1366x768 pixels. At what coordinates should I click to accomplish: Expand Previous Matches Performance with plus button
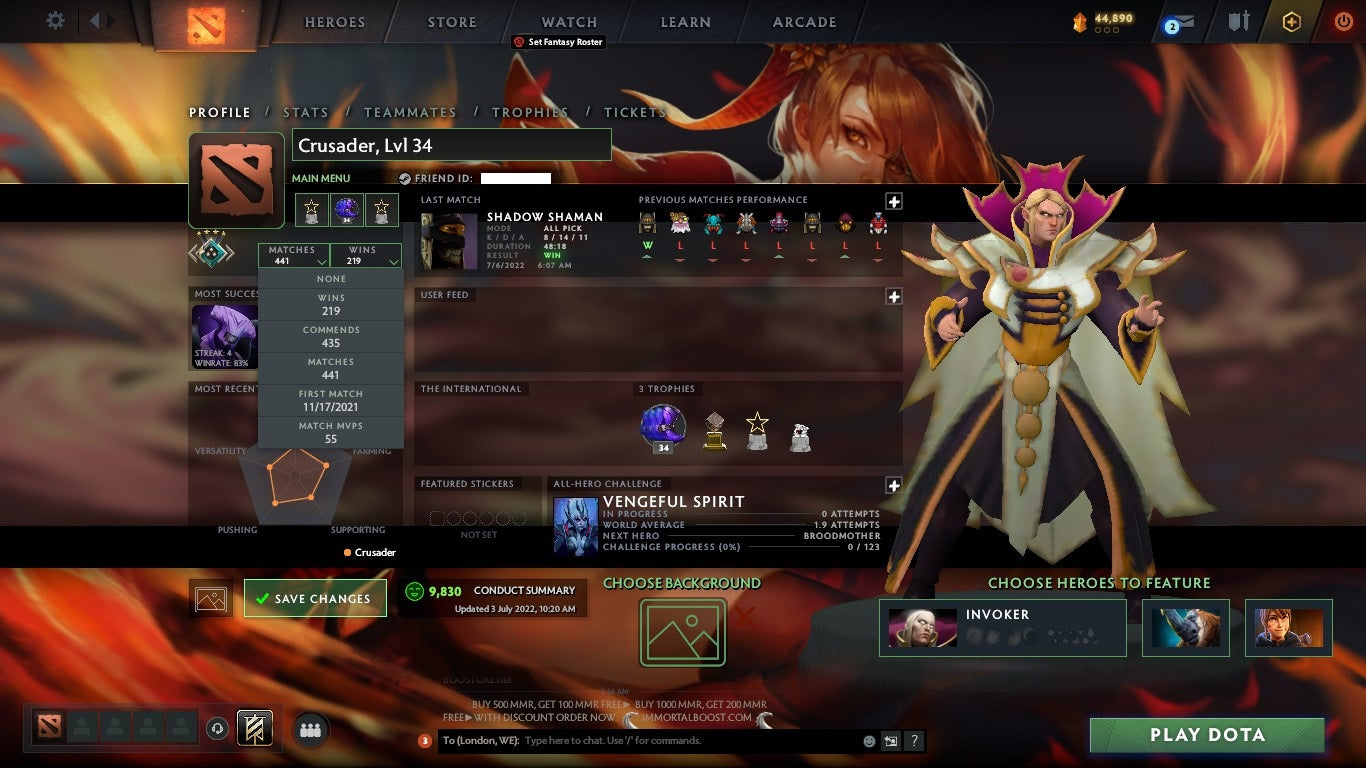tap(892, 201)
